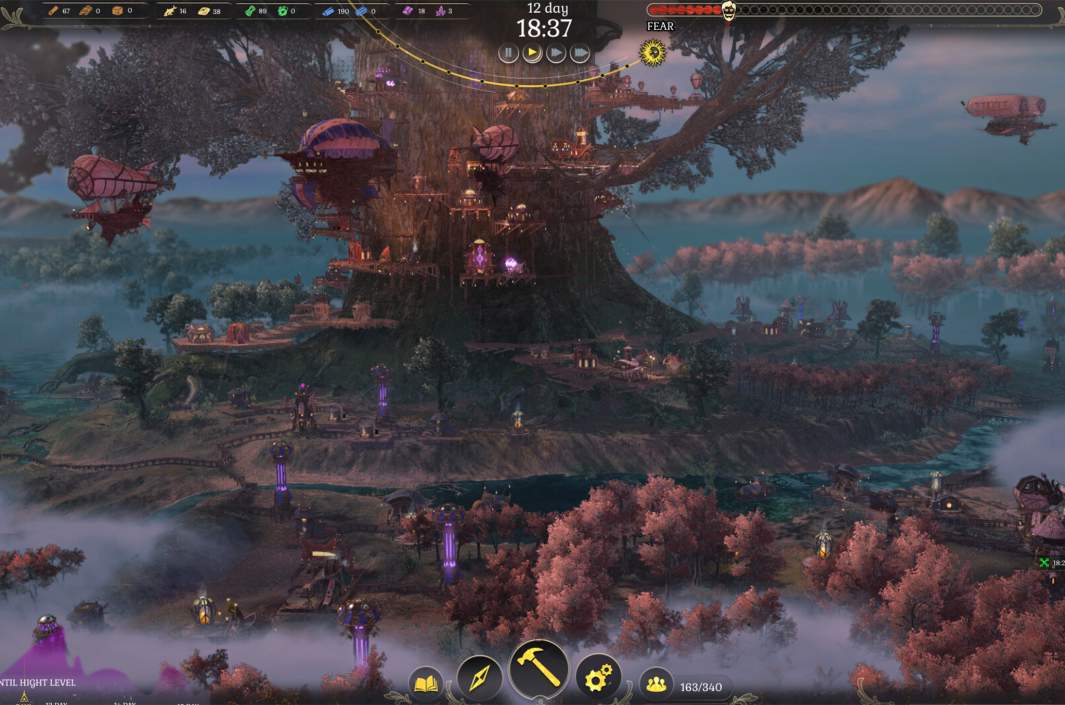
Task: Set game to normal play speed
Action: point(532,53)
